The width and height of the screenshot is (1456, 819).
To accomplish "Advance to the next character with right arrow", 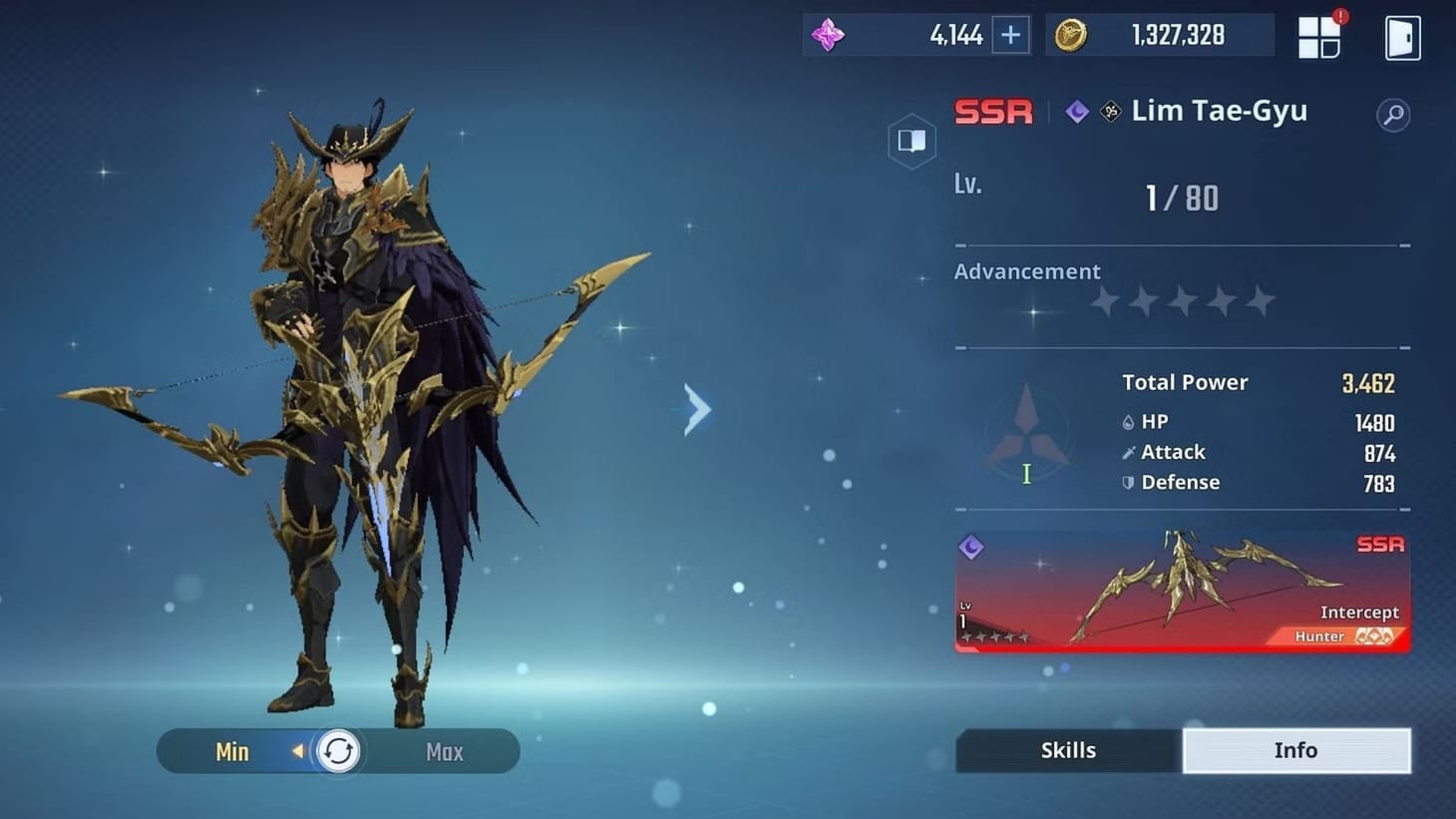I will (x=695, y=409).
